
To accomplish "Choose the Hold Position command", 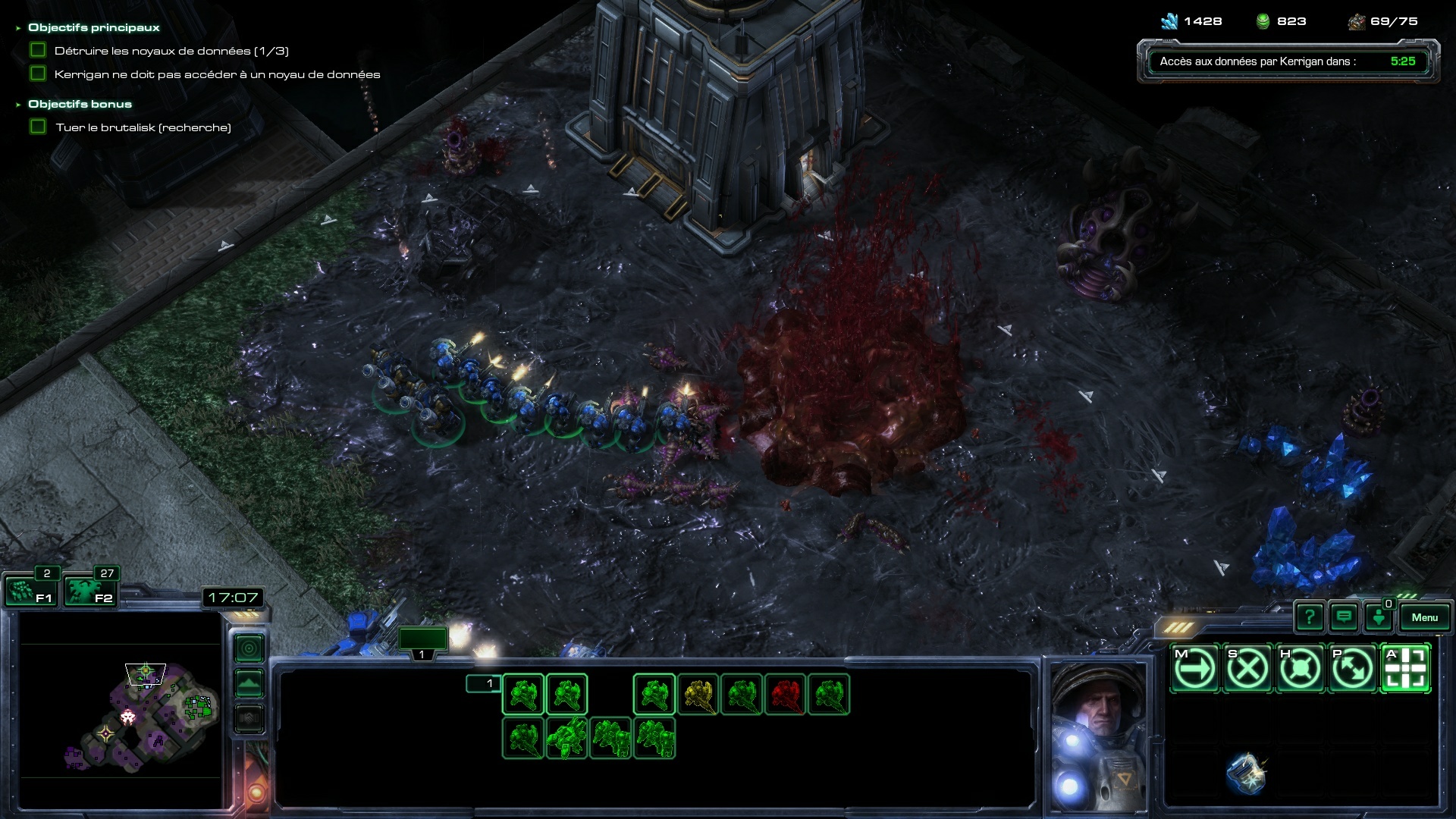I will tap(1300, 669).
